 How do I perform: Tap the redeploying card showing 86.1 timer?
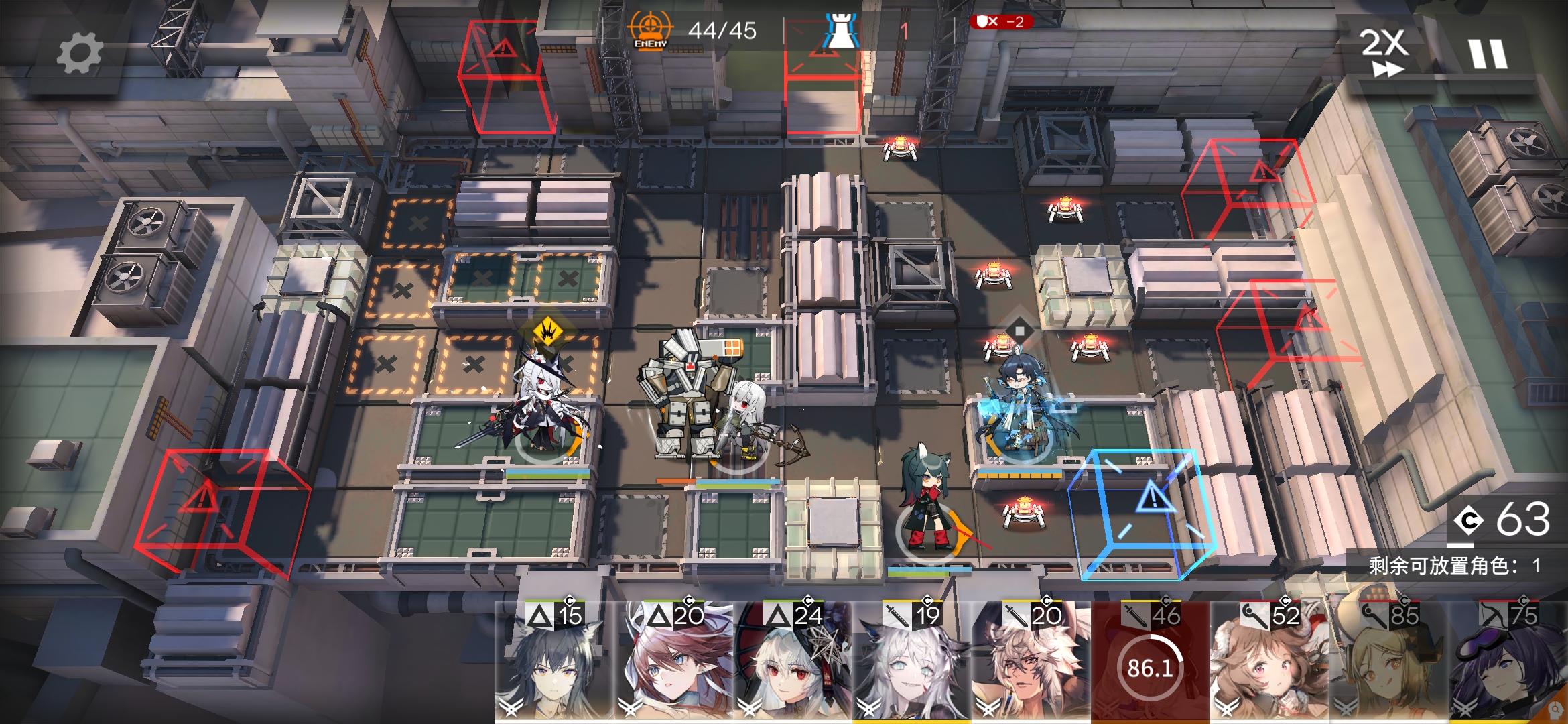click(1150, 664)
